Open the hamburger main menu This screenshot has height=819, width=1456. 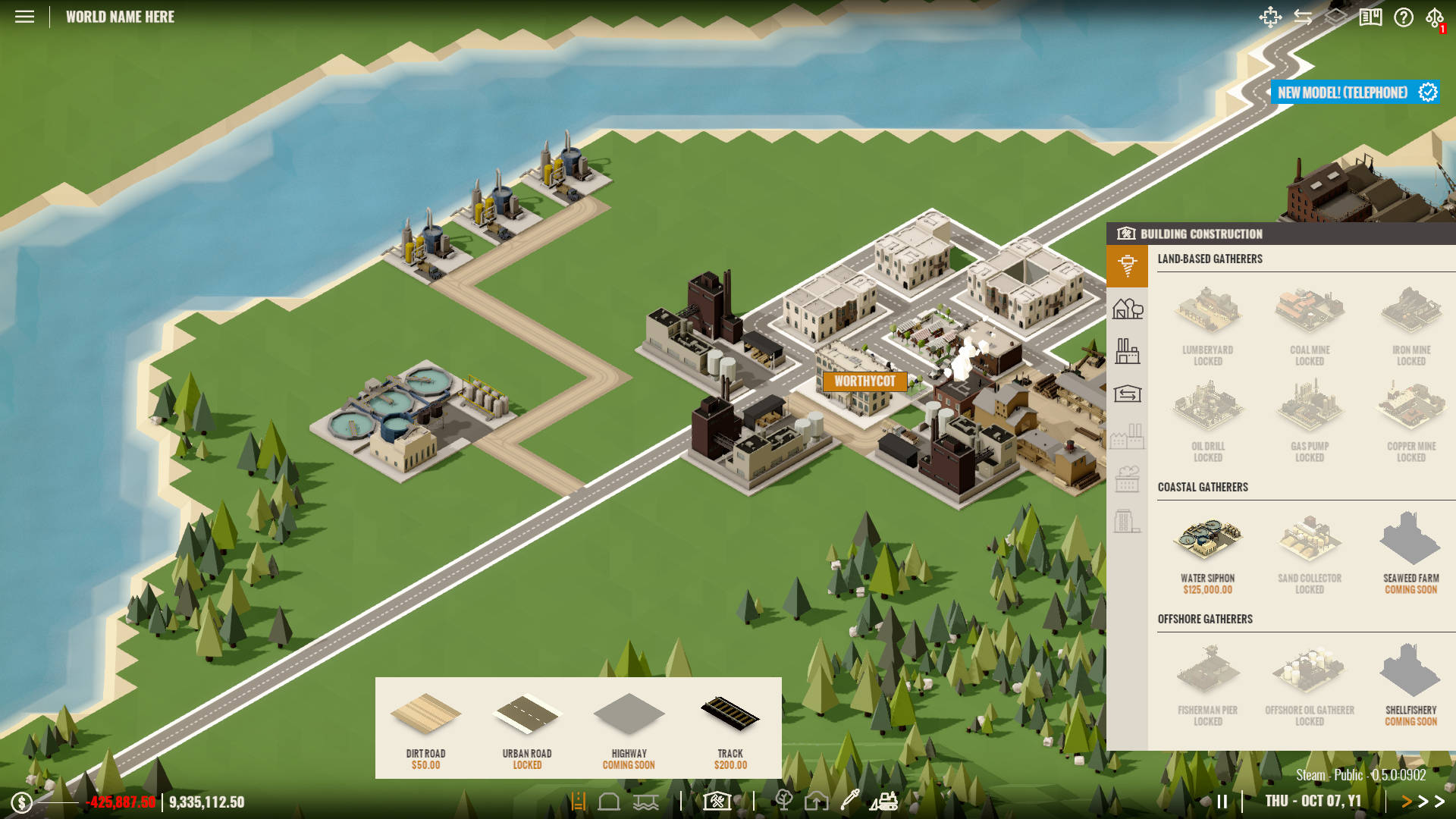24,17
